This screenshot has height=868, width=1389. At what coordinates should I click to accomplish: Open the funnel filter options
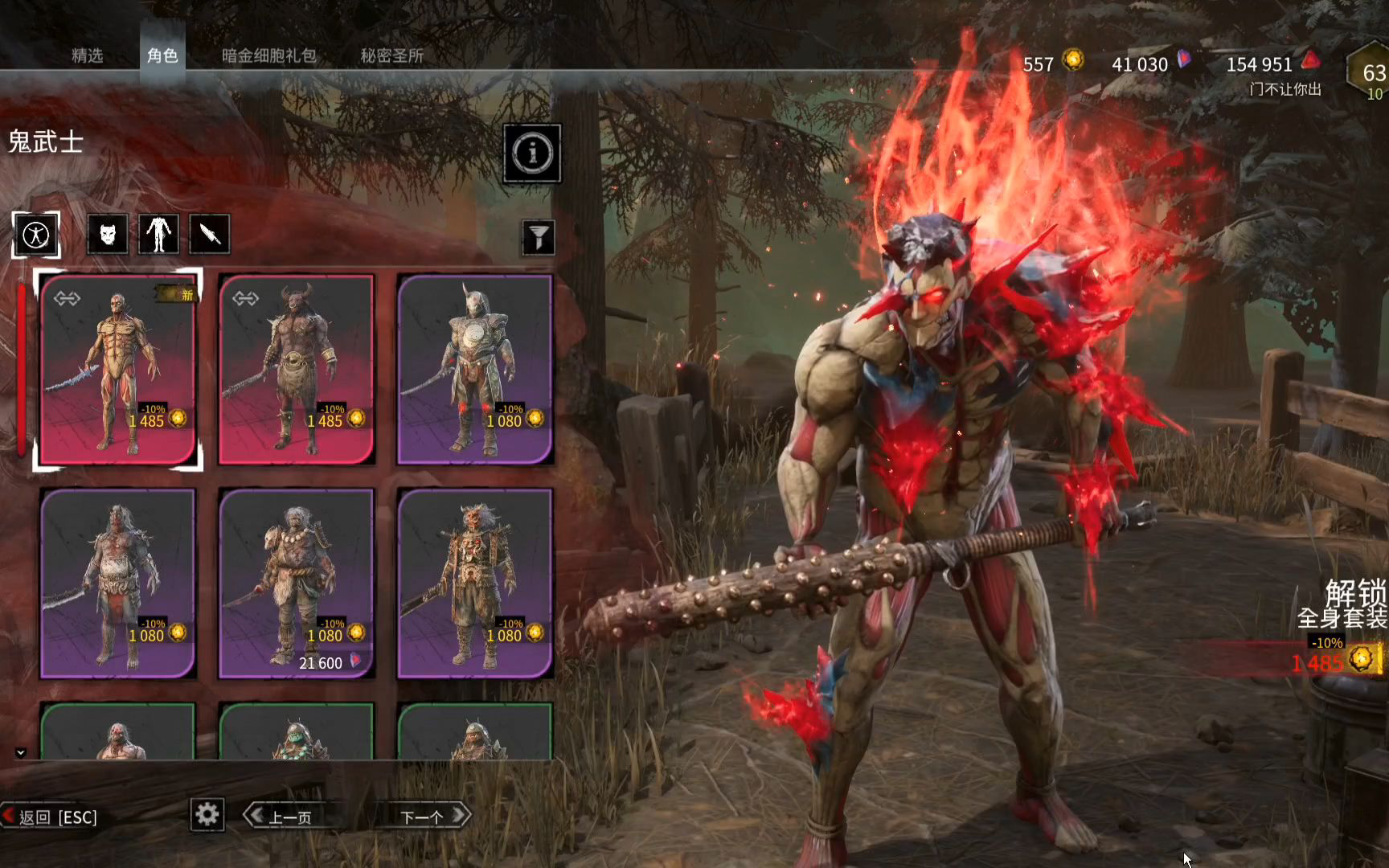coord(539,237)
